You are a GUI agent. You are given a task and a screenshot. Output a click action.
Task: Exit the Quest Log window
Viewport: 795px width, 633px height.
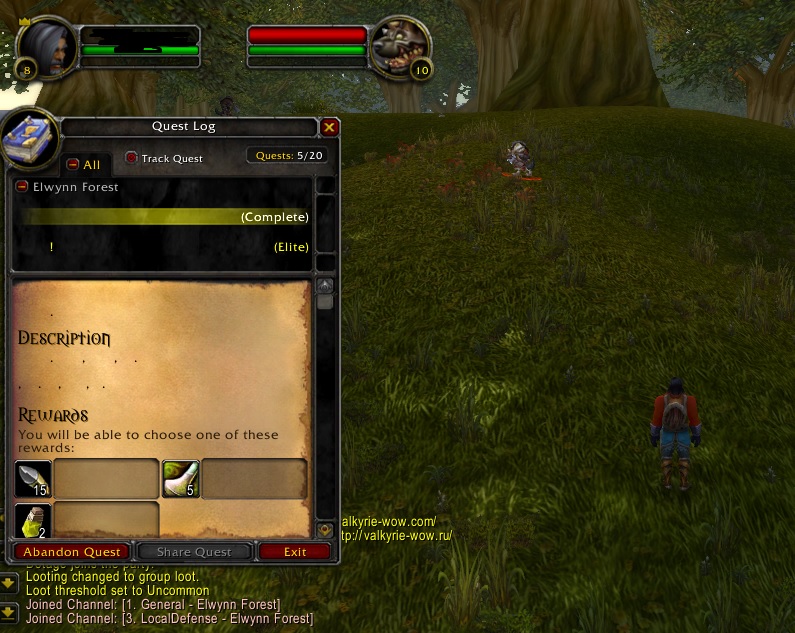[295, 552]
